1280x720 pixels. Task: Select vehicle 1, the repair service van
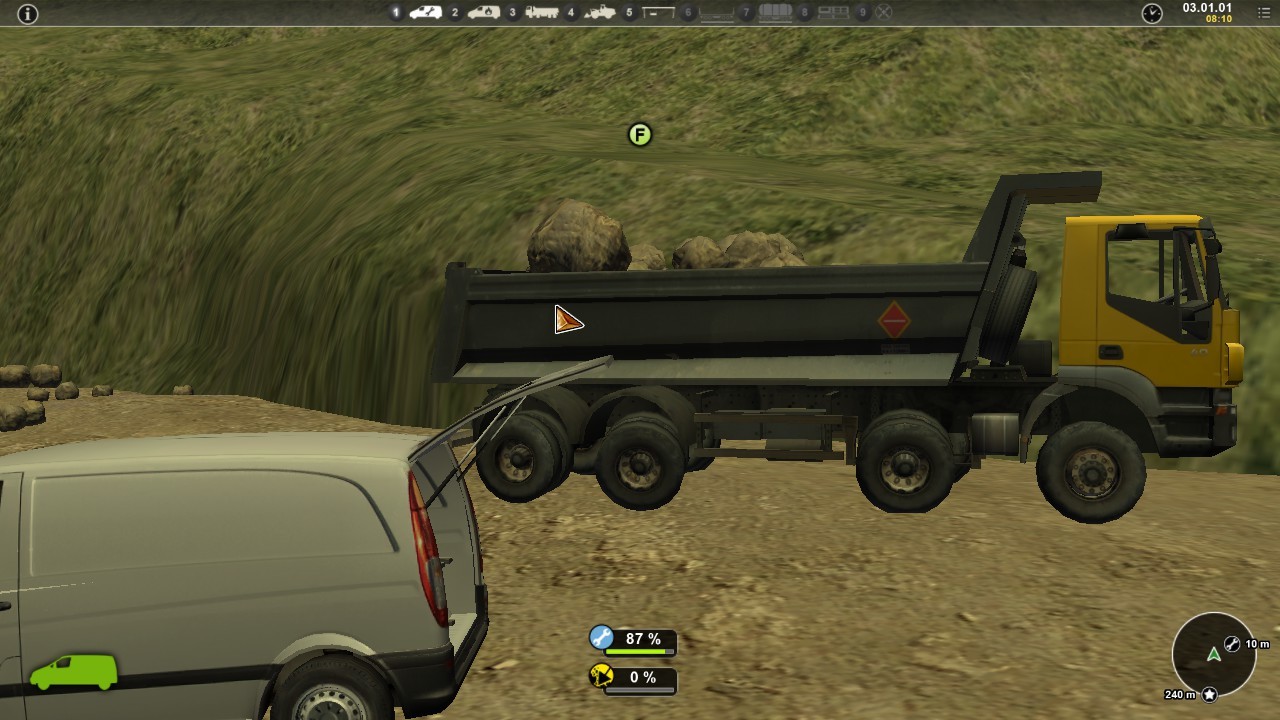[x=426, y=13]
